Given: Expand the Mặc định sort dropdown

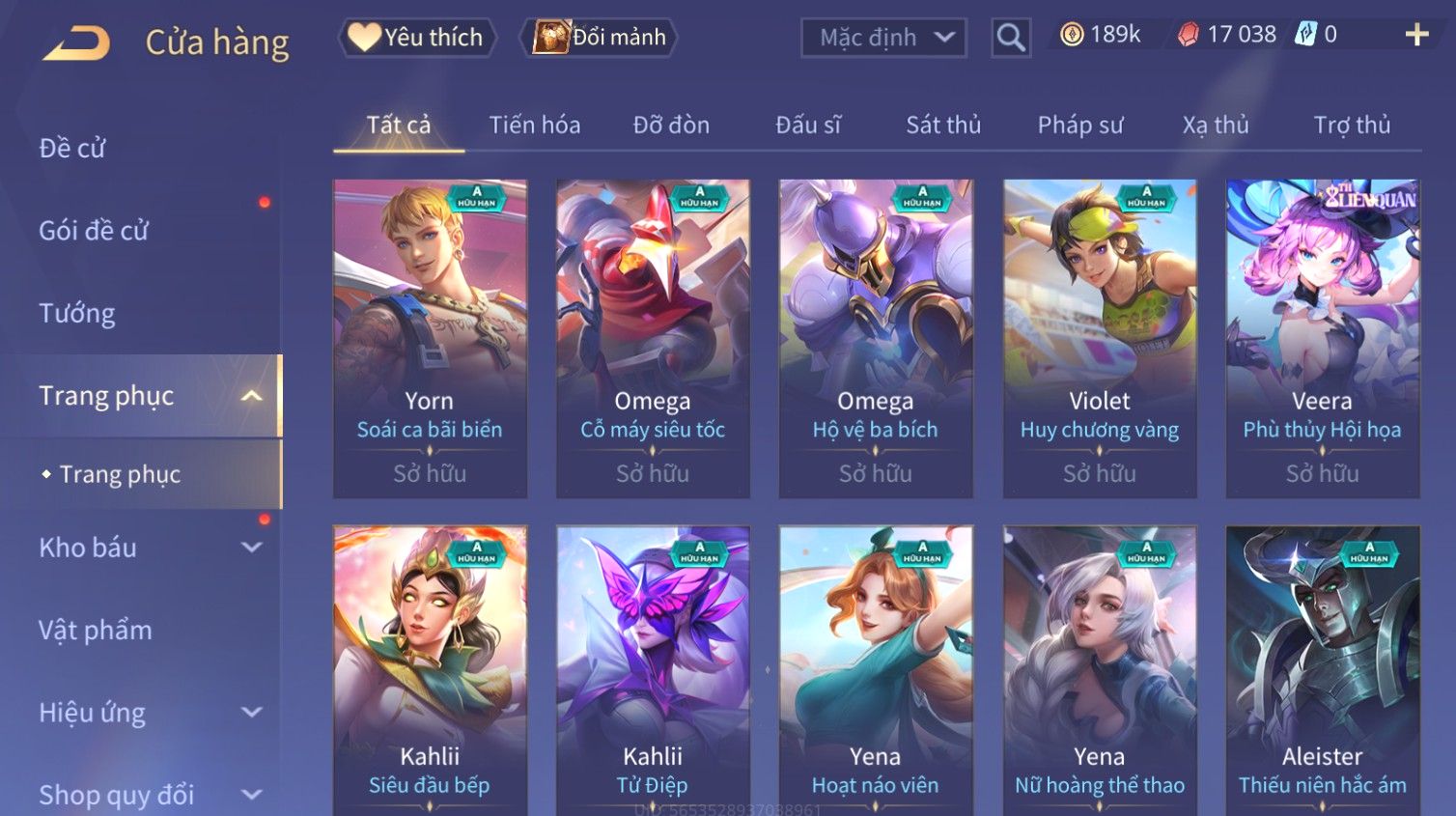Looking at the screenshot, I should tap(883, 38).
